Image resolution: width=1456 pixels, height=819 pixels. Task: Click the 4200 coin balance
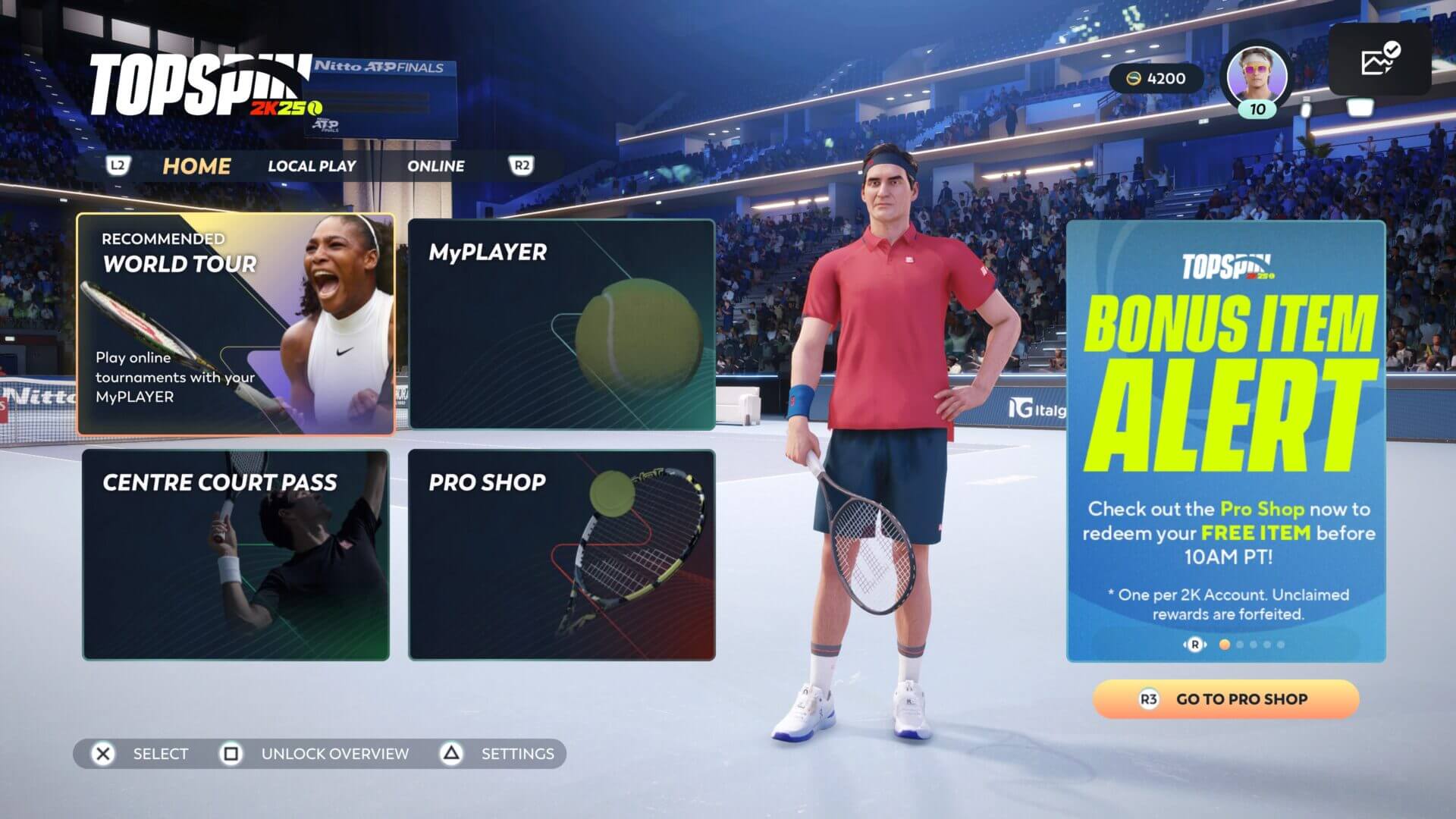(1156, 79)
